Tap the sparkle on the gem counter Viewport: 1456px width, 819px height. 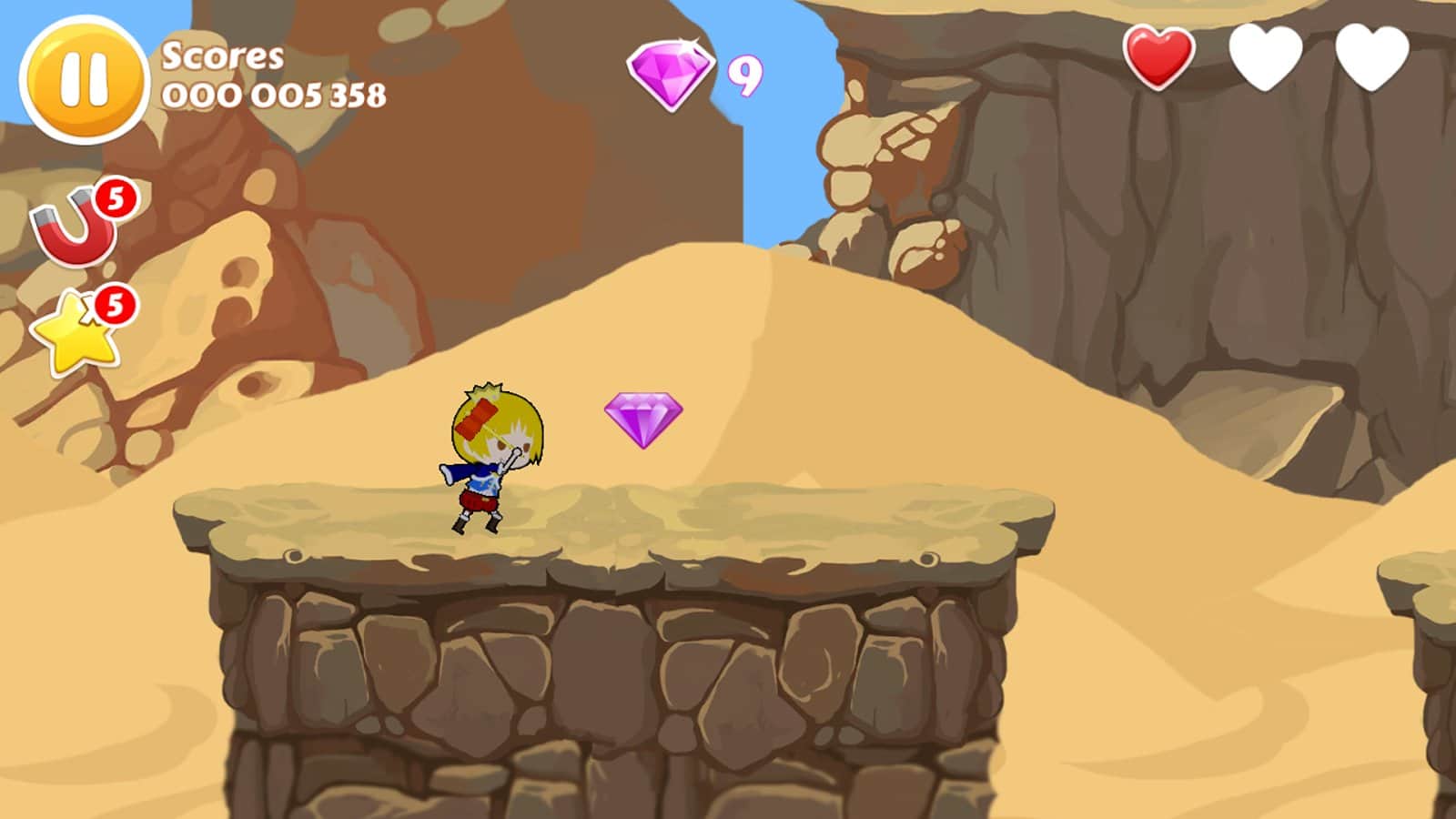click(x=688, y=41)
